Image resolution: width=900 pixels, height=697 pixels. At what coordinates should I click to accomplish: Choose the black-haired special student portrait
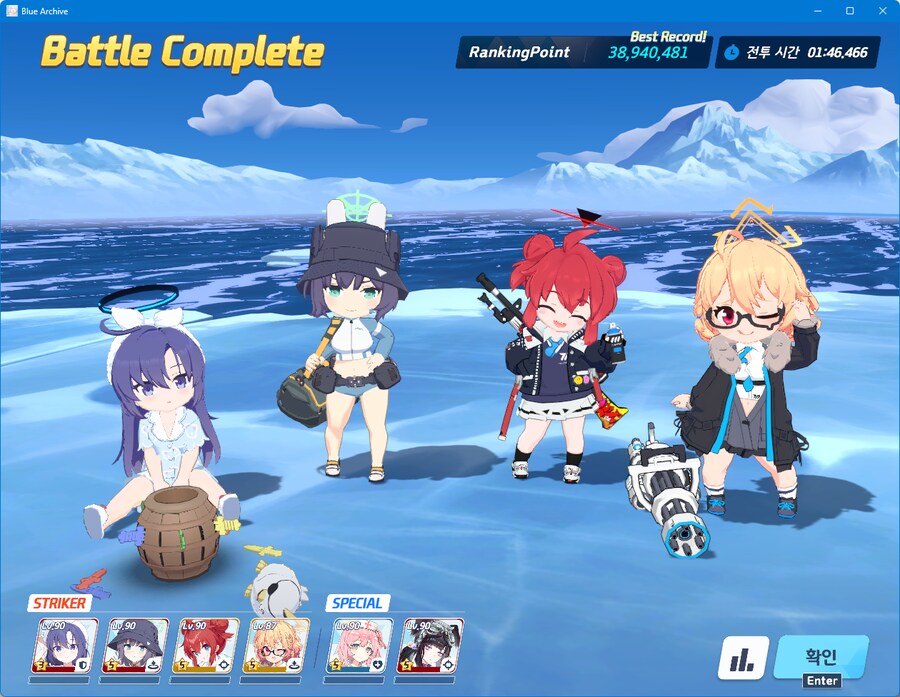point(431,645)
